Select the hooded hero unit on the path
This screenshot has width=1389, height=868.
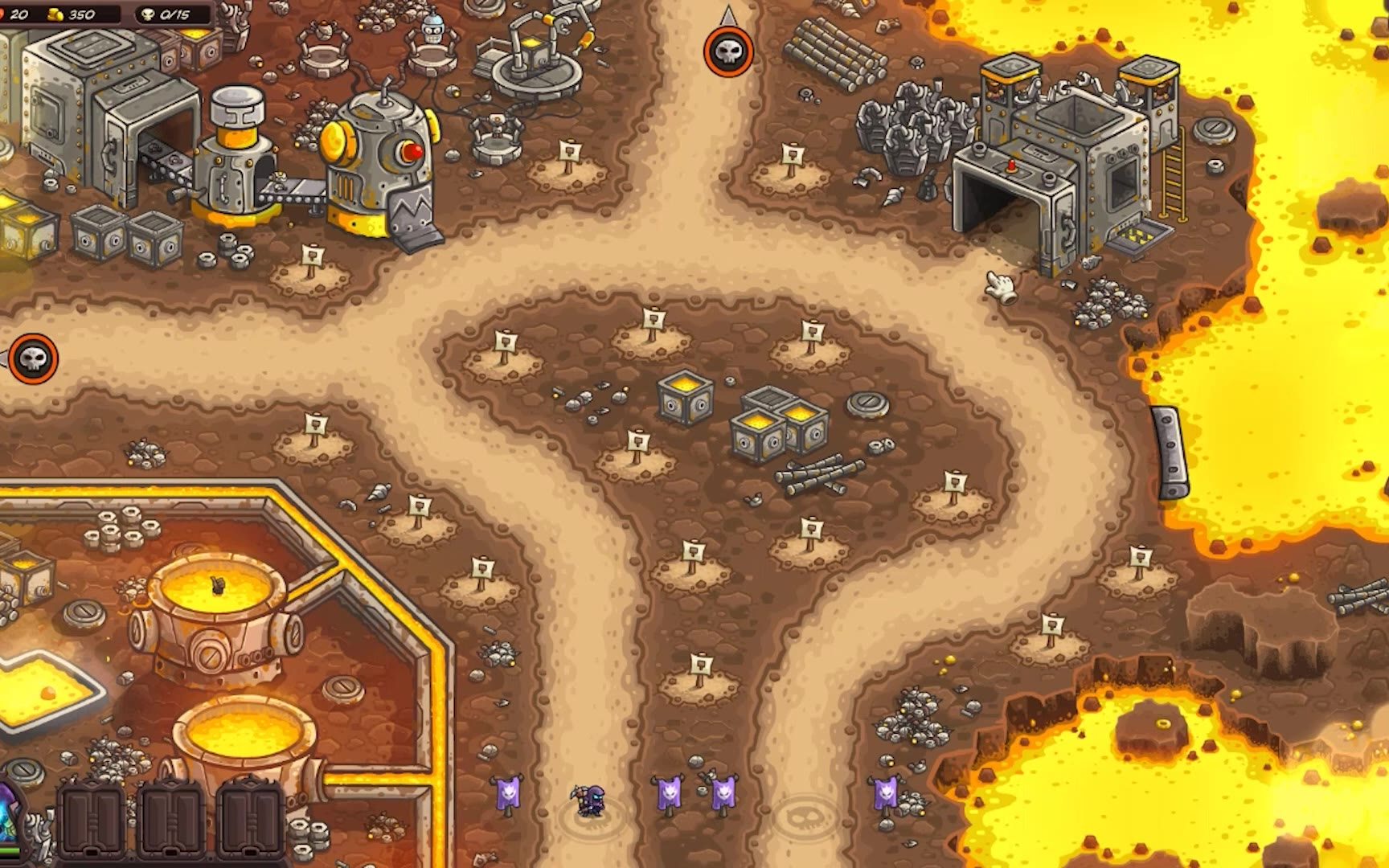(x=590, y=799)
